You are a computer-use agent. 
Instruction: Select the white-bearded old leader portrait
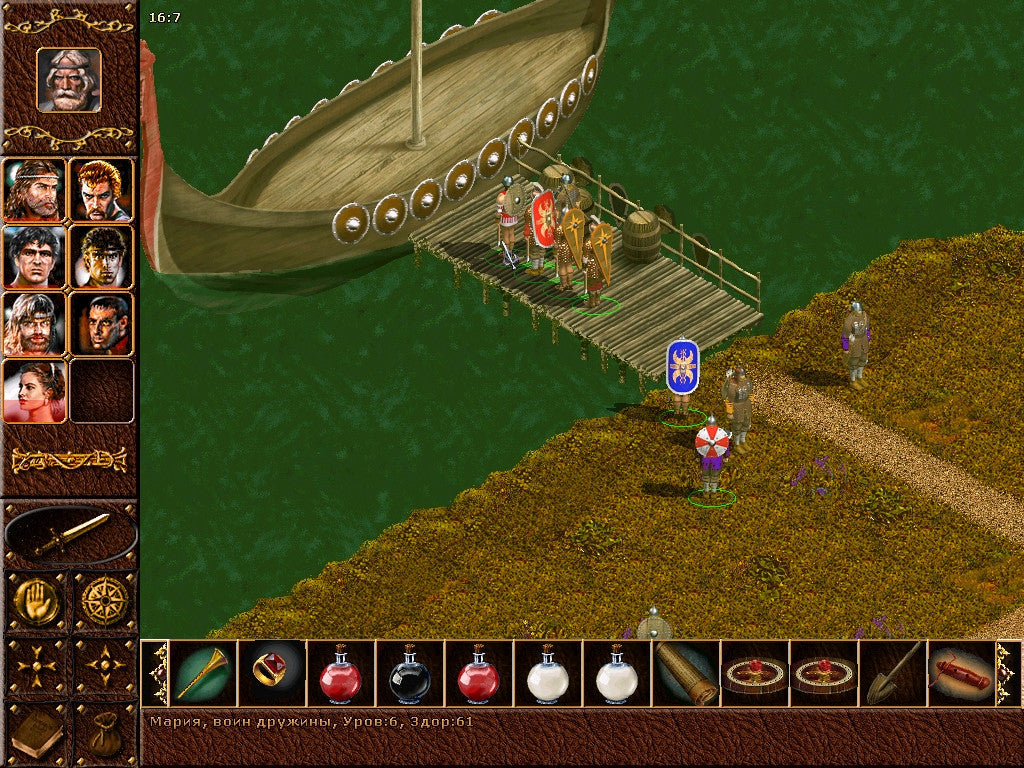coord(69,80)
